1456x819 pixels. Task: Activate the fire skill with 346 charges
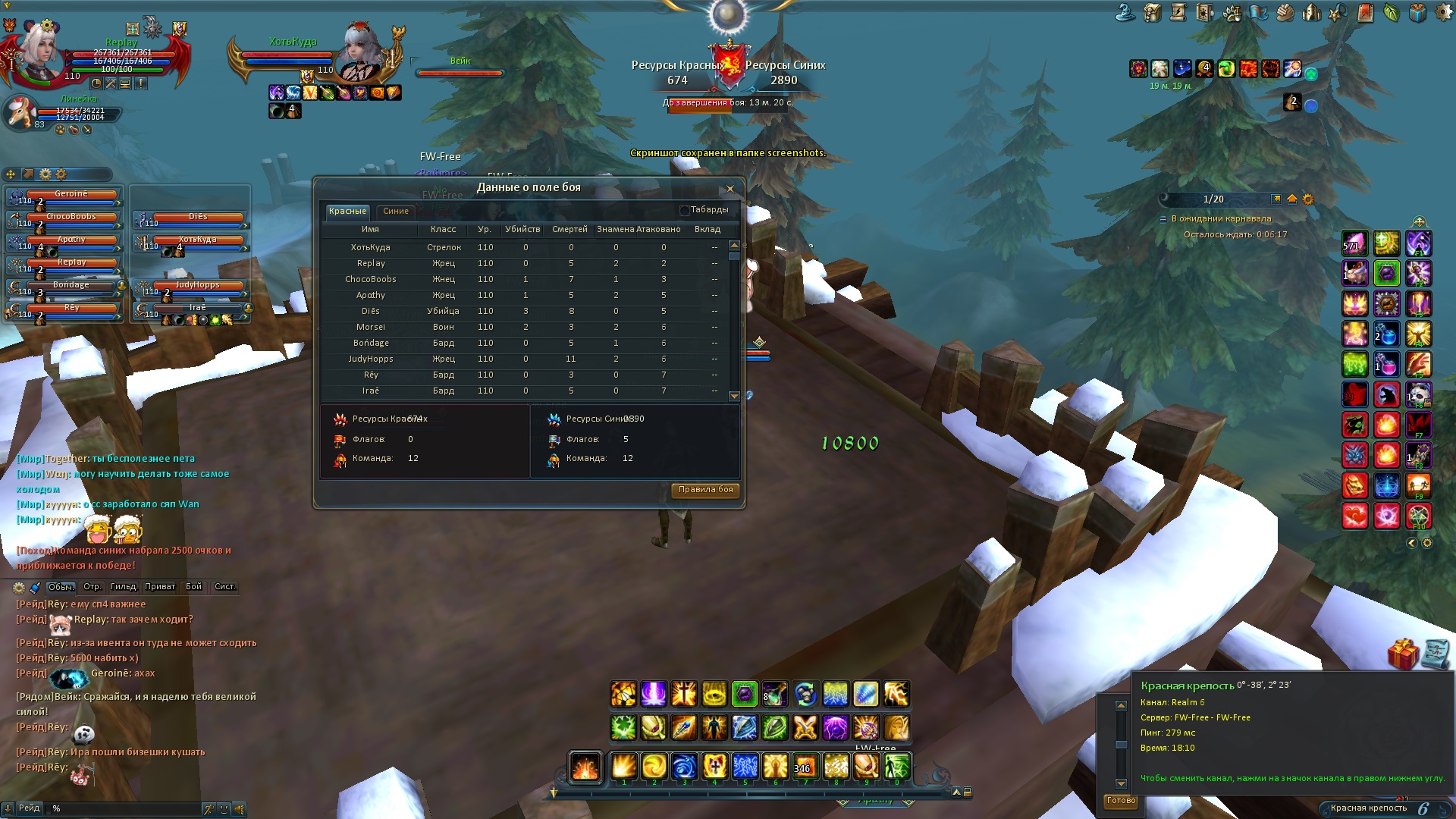click(805, 767)
